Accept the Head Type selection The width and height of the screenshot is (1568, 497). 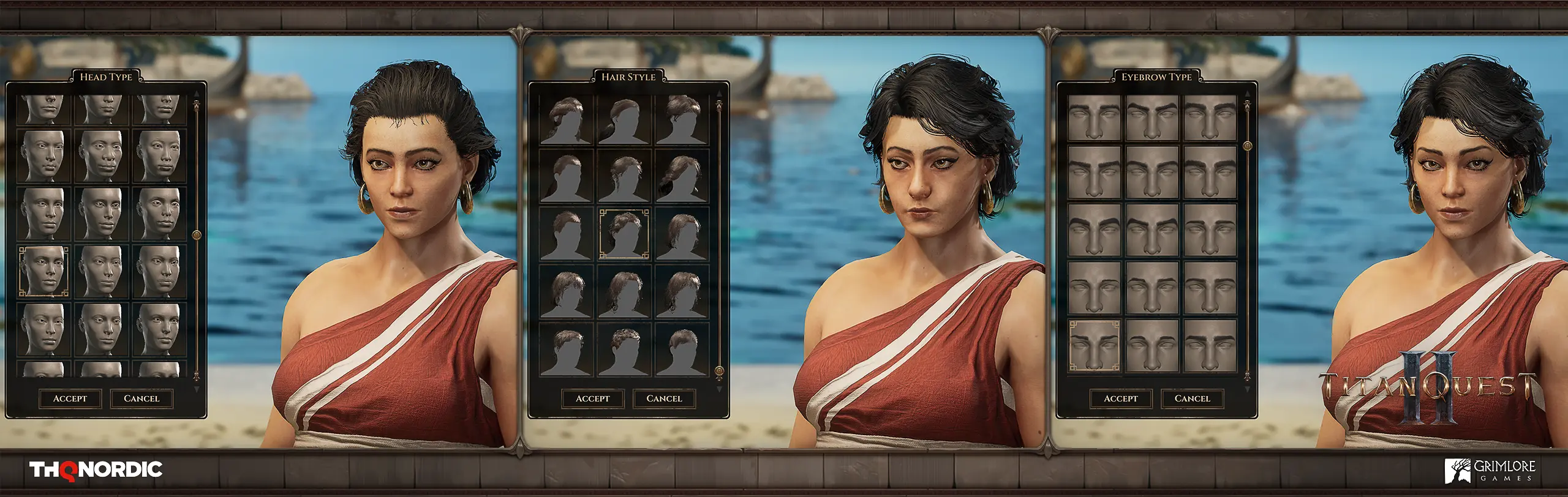point(70,398)
